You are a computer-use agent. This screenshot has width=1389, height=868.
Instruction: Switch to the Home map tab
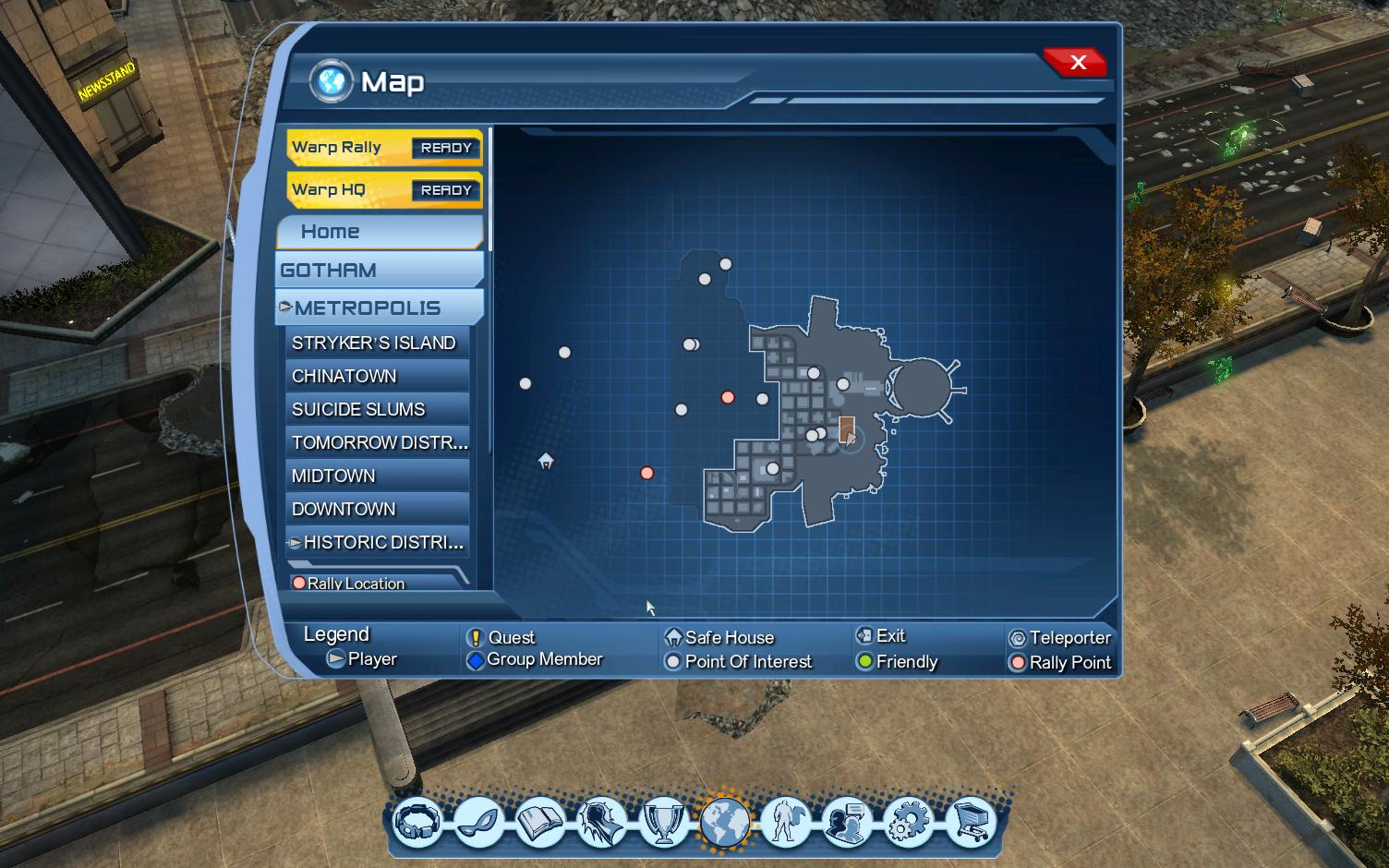[x=379, y=231]
